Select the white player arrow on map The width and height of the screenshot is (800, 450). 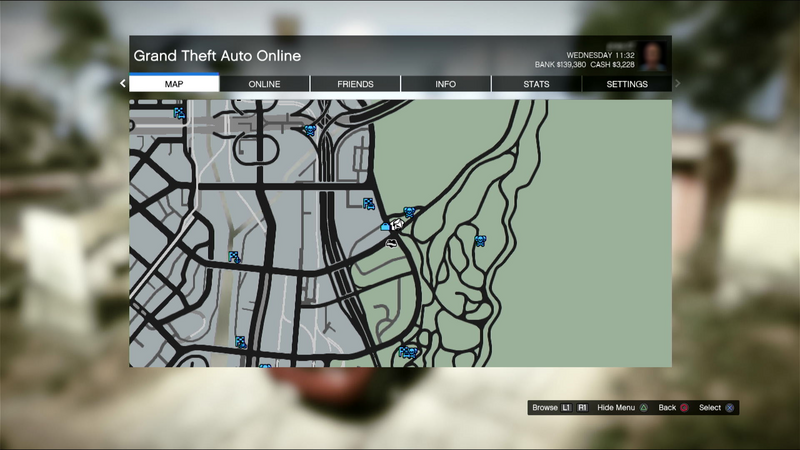pyautogui.click(x=397, y=225)
